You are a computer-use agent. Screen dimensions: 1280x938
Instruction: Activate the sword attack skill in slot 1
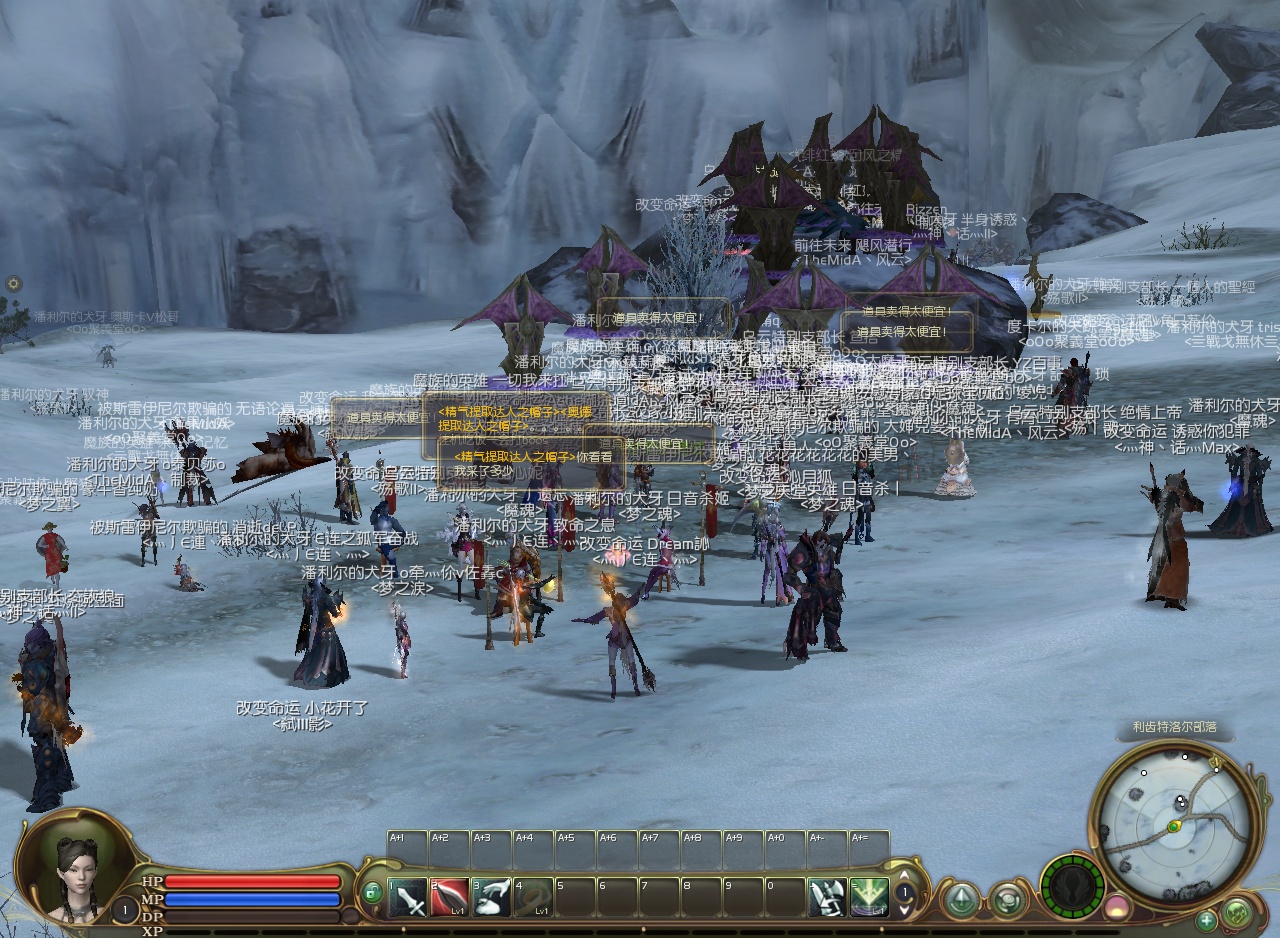coord(408,897)
